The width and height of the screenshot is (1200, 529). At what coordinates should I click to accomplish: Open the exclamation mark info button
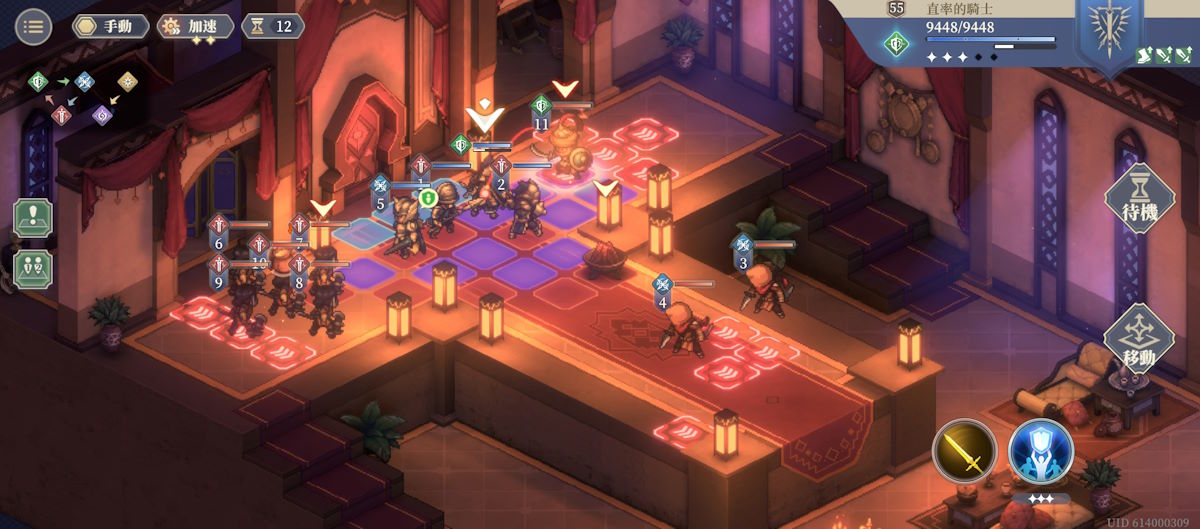coord(33,218)
